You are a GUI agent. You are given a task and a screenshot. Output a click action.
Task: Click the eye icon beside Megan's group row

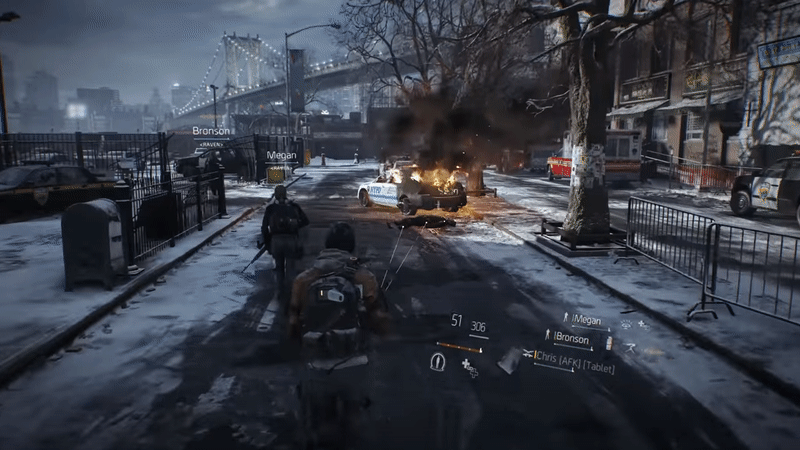627,325
